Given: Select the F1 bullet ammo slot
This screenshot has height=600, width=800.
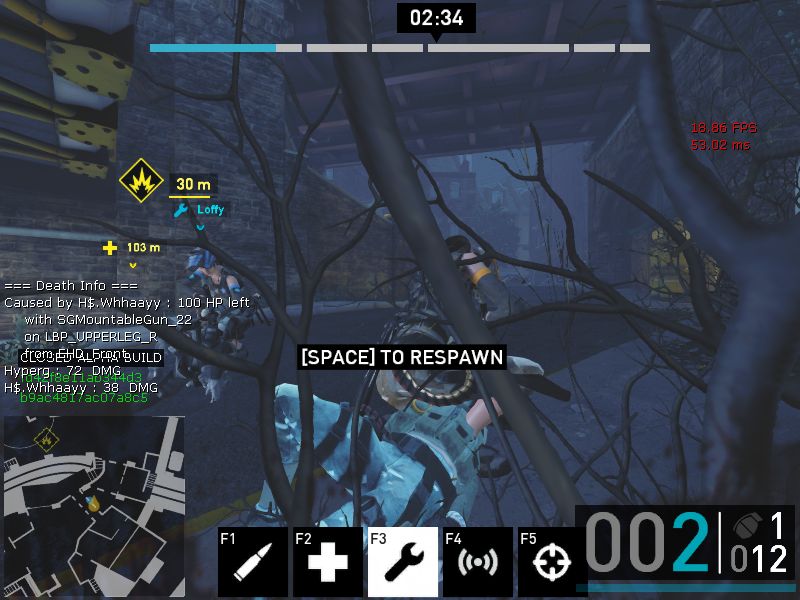Looking at the screenshot, I should click(253, 561).
